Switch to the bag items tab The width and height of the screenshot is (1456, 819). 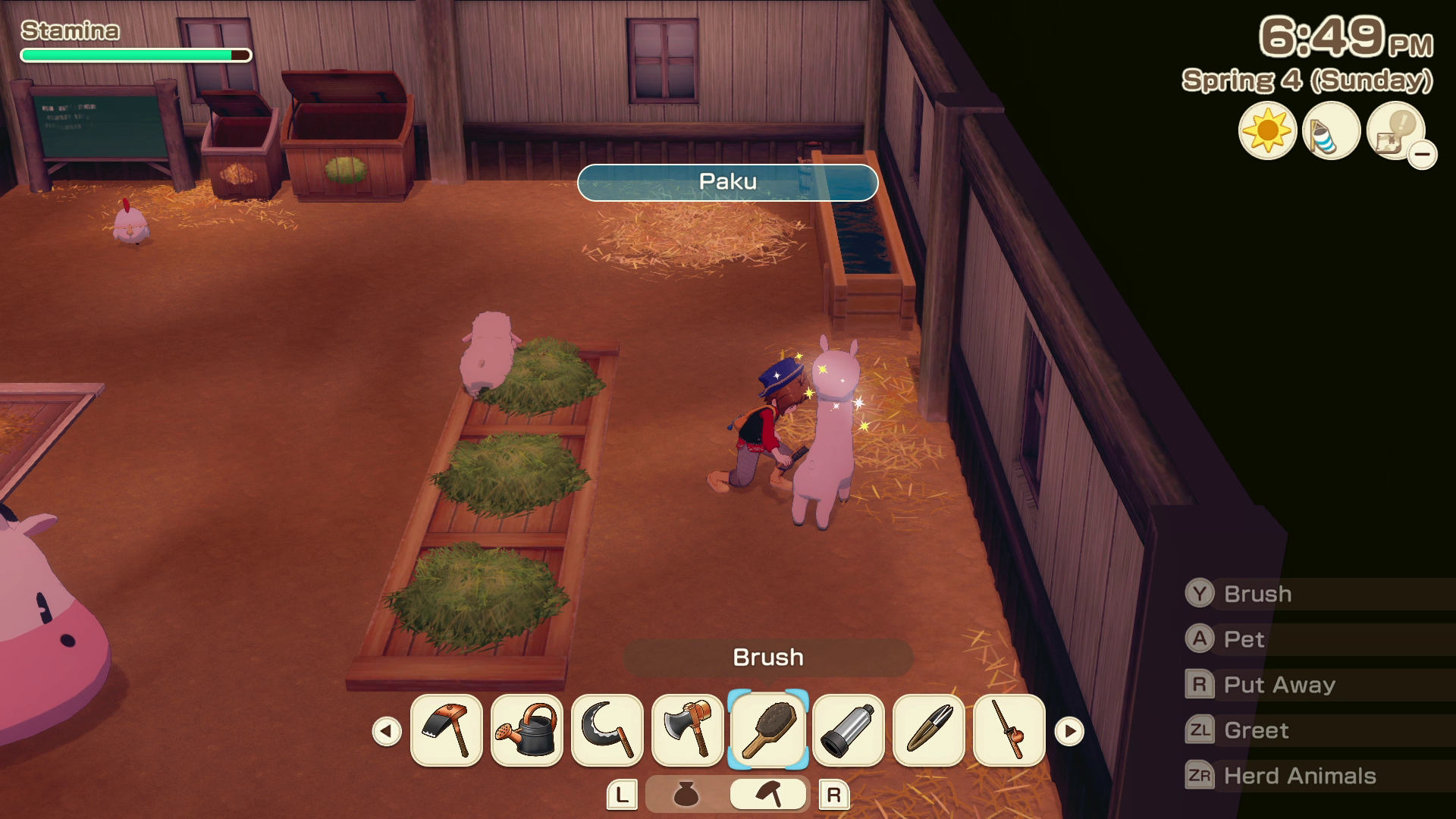coord(686,795)
